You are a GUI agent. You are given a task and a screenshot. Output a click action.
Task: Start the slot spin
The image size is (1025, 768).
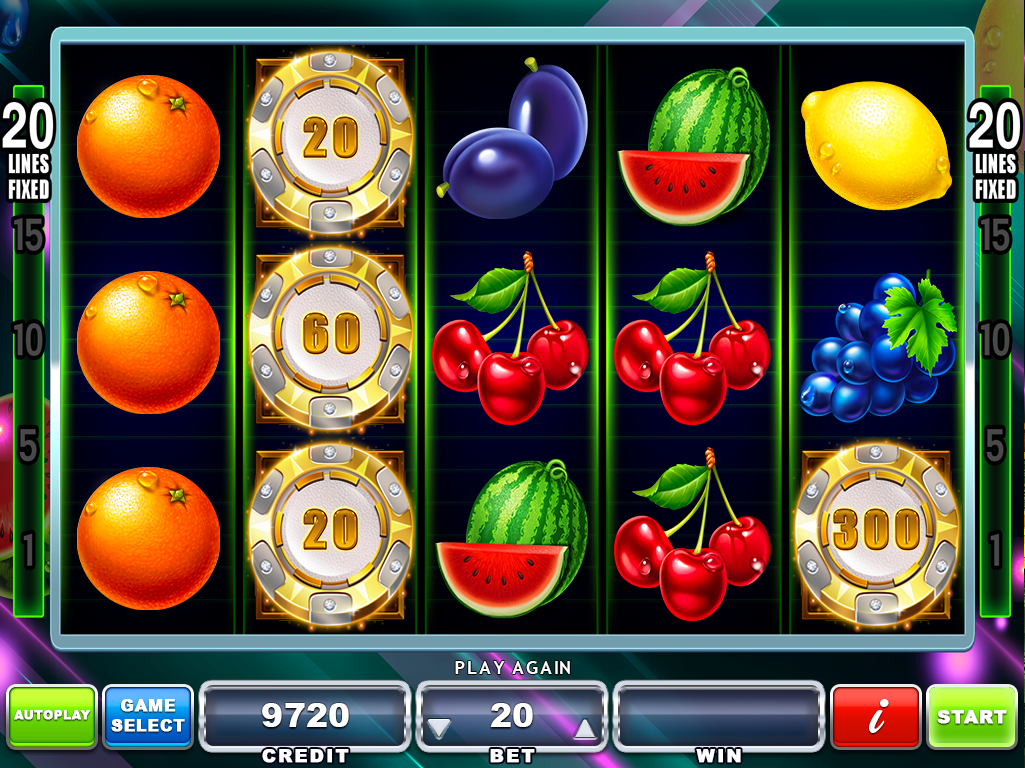971,716
